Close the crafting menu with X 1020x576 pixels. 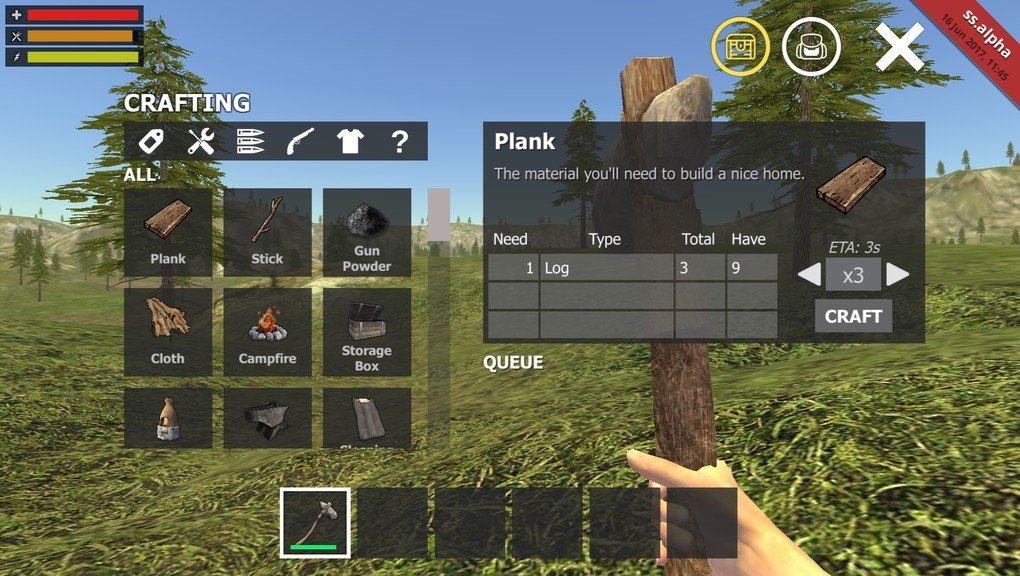pos(899,47)
